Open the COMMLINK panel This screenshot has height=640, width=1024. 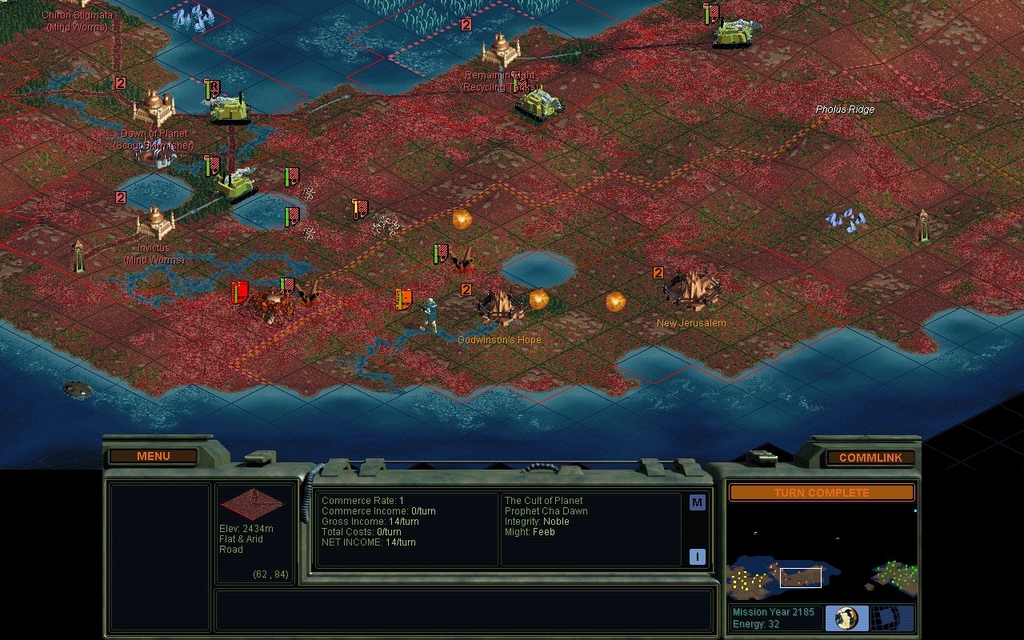[870, 457]
